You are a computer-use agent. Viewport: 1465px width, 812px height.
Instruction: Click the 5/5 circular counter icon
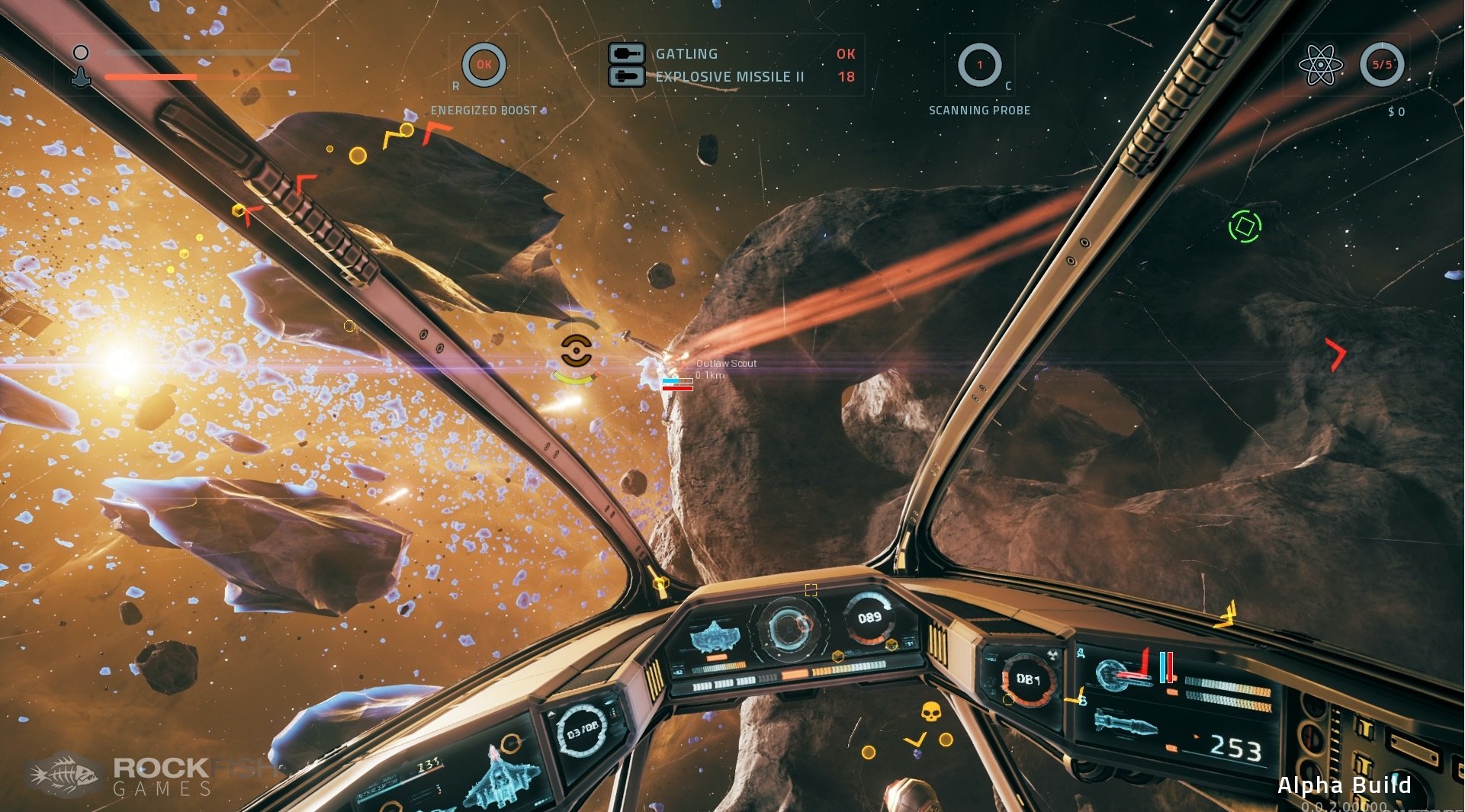pyautogui.click(x=1381, y=65)
